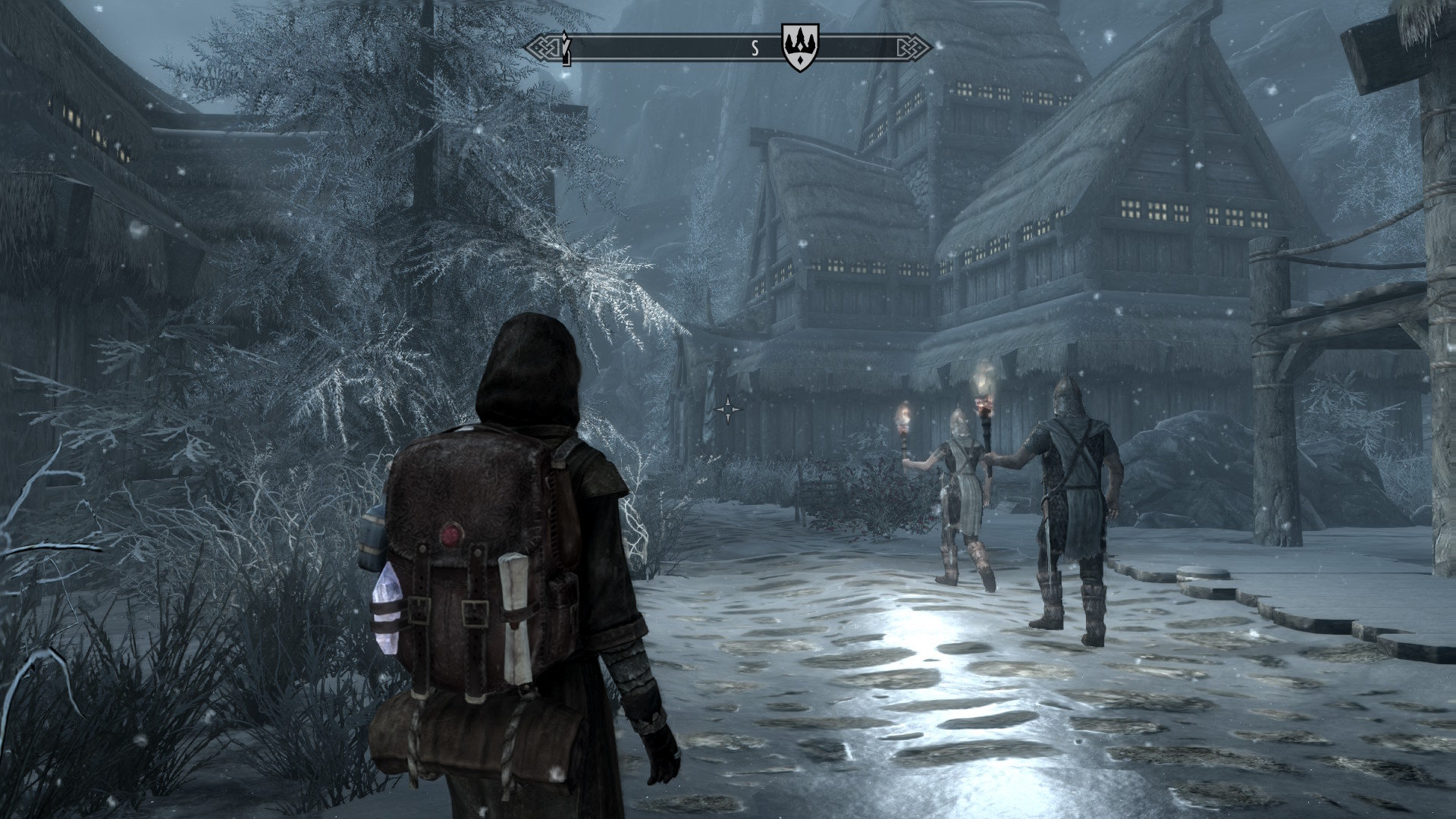Click the crown shield marker on the compass

click(800, 47)
